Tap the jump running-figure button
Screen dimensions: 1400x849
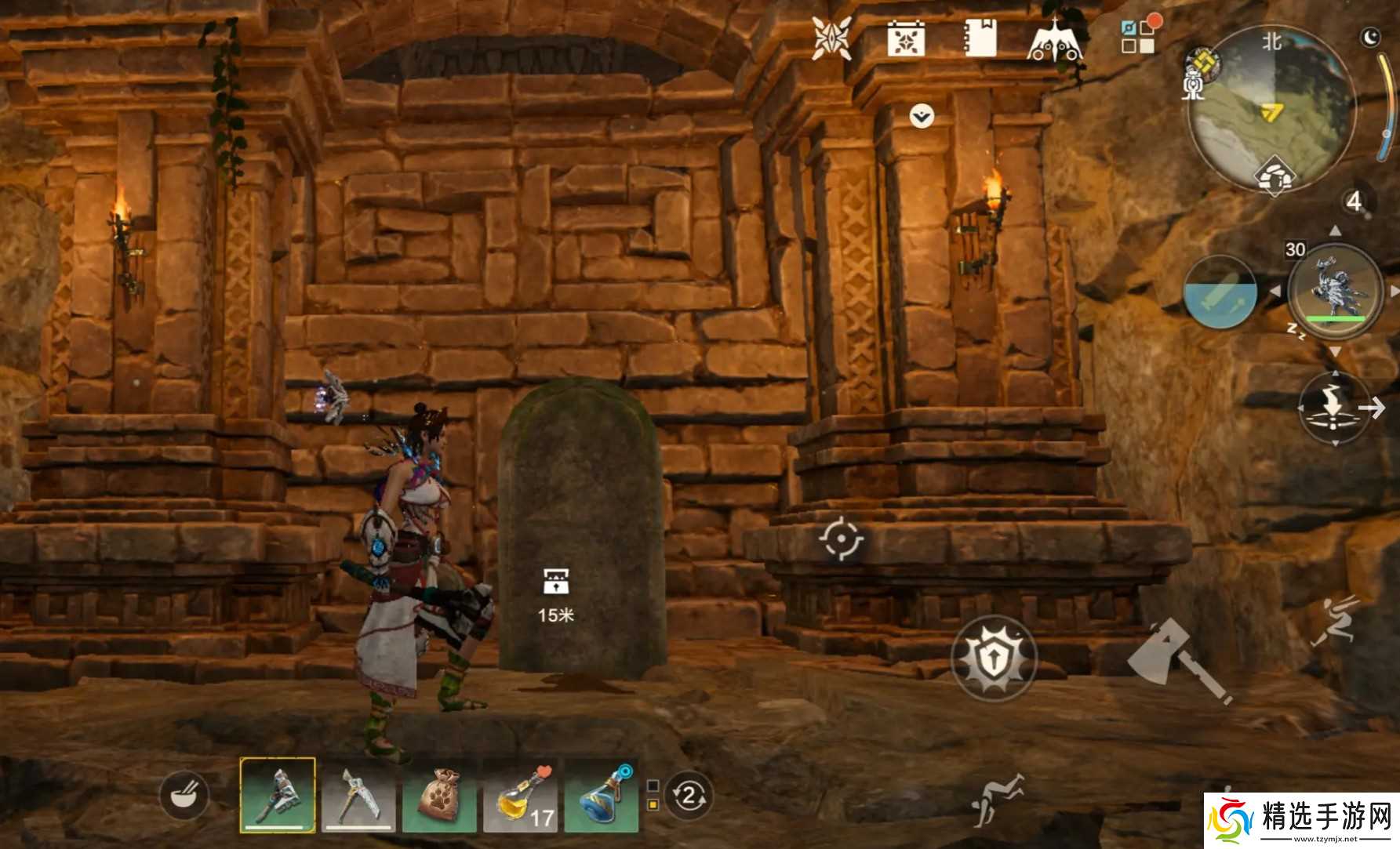(x=1333, y=619)
